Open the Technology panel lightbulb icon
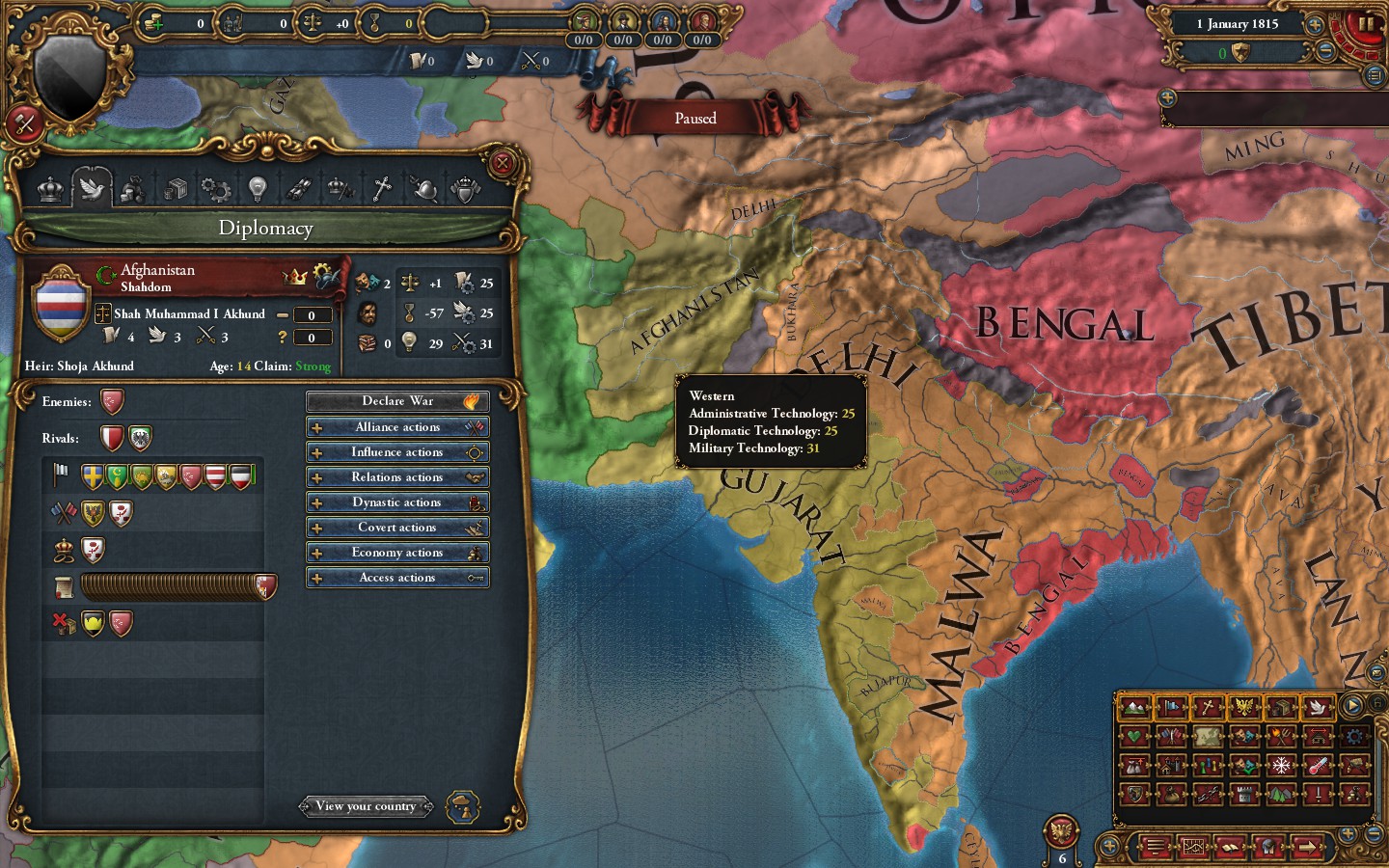This screenshot has height=868, width=1389. pos(258,188)
